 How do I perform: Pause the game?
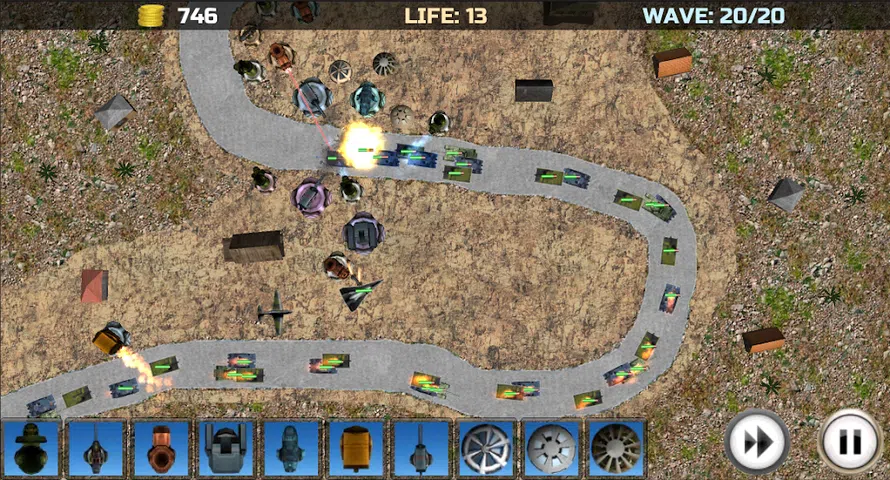(x=850, y=441)
